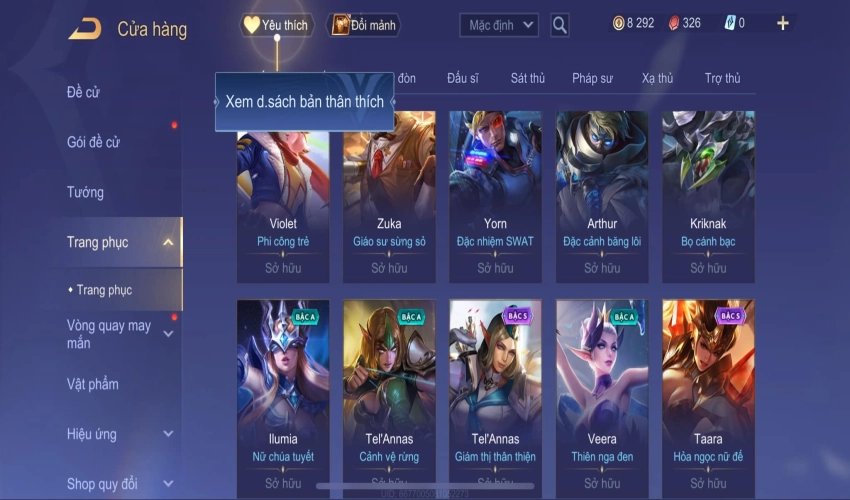850x500 pixels.
Task: Filter skins by Pháp sư
Action: 592,78
